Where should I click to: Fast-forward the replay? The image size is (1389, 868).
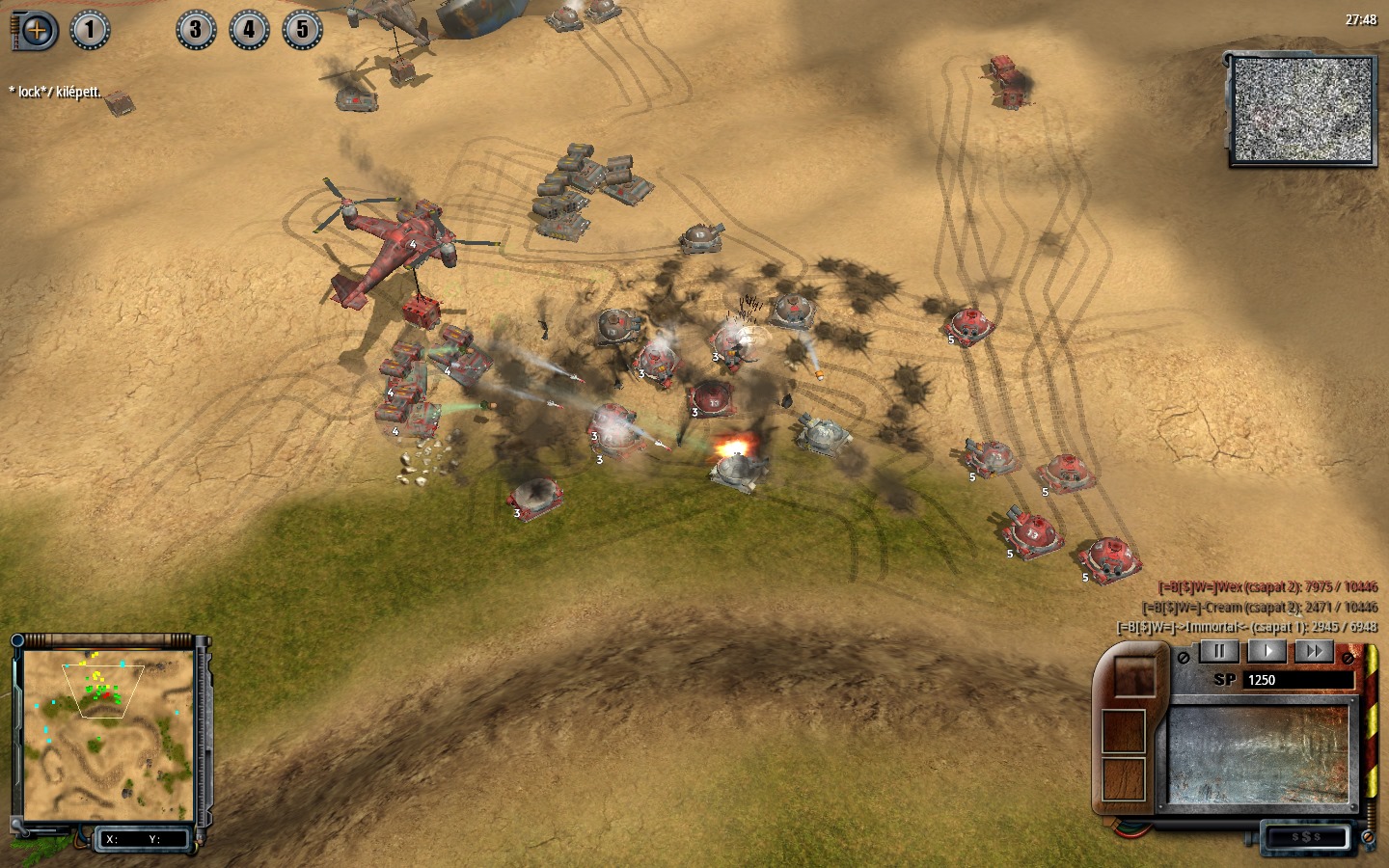1314,651
